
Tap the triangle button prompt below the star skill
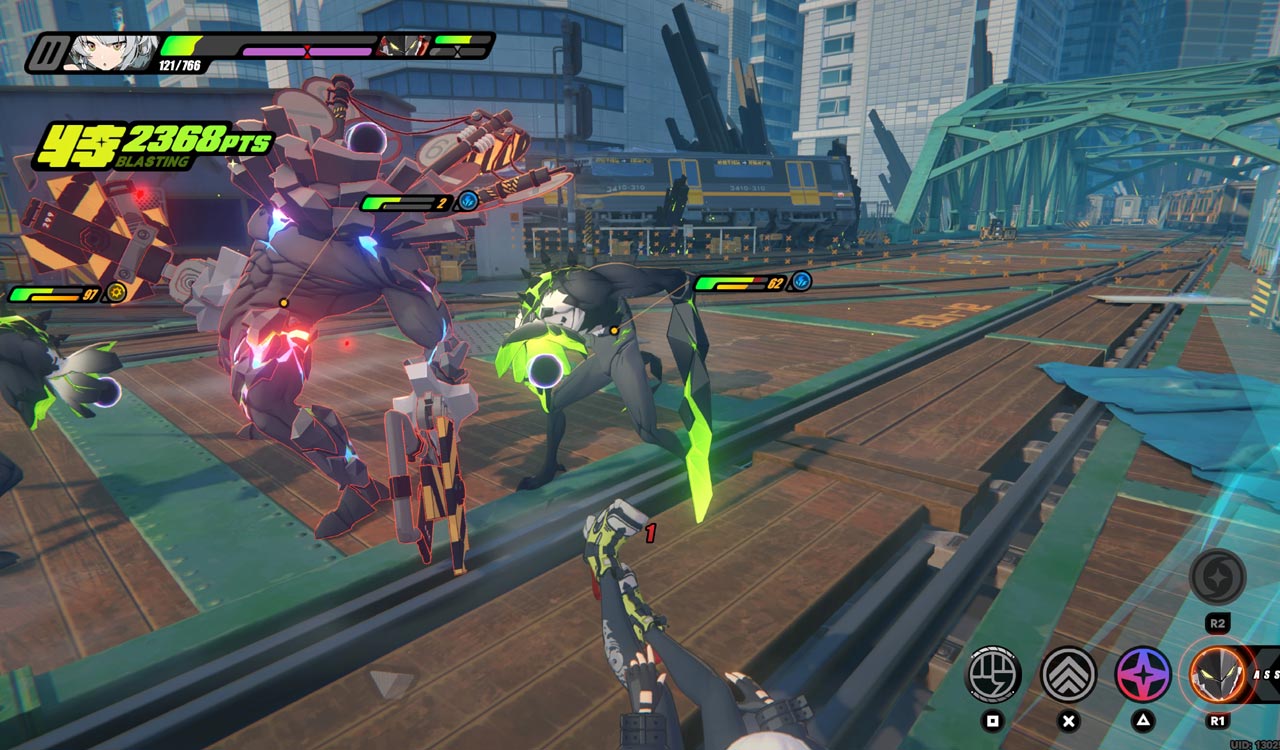[x=1143, y=721]
